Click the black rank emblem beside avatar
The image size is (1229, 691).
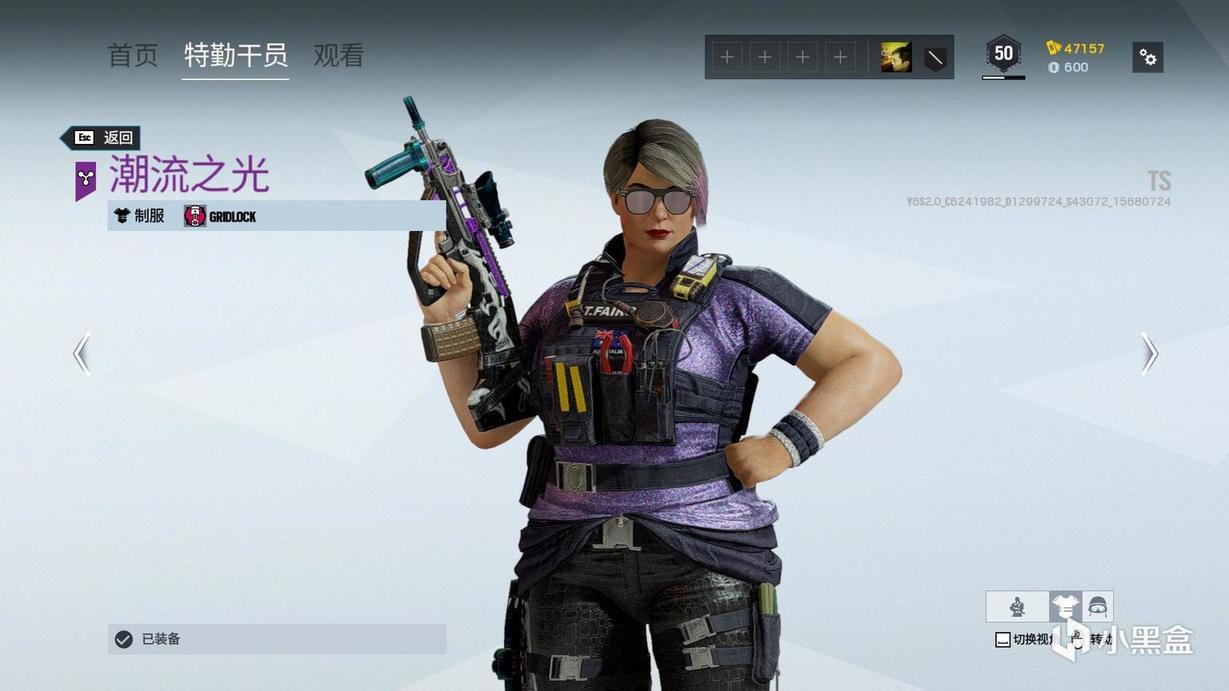(x=935, y=57)
